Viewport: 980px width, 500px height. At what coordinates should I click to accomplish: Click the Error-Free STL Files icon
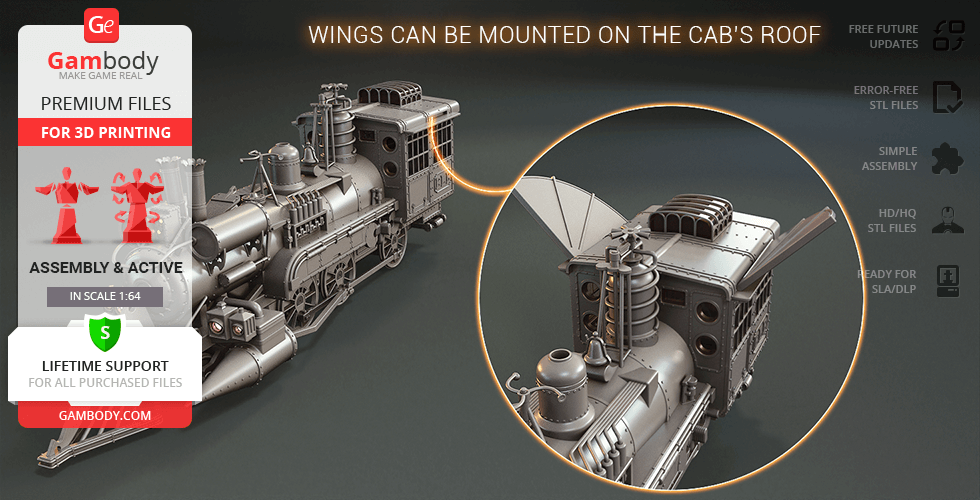pos(947,97)
